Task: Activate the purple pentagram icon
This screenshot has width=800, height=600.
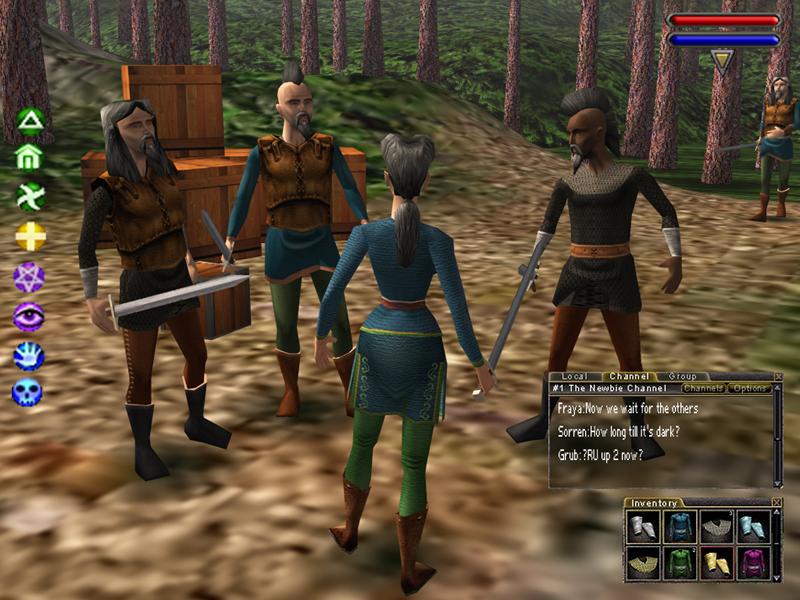Action: pyautogui.click(x=28, y=277)
